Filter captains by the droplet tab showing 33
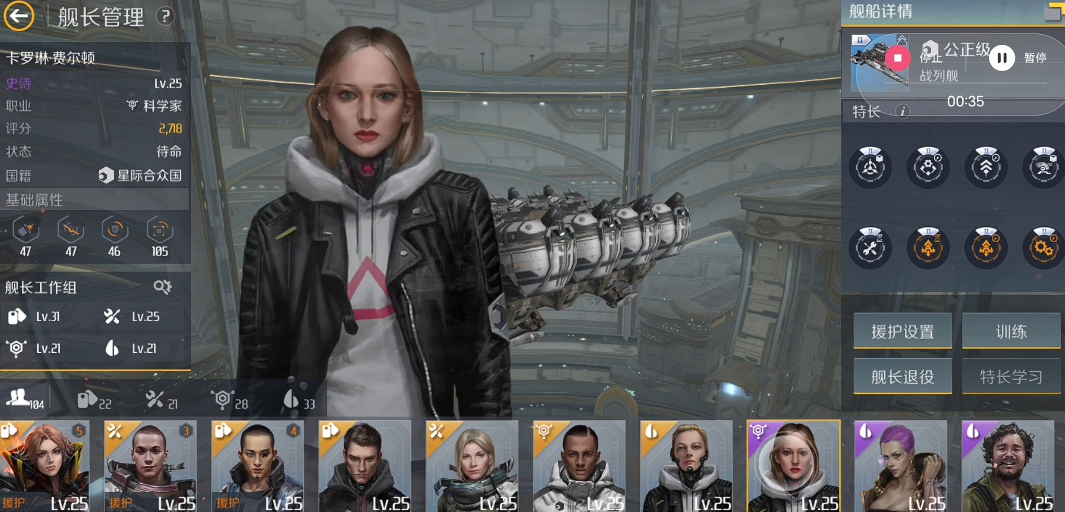The image size is (1065, 512). 299,399
